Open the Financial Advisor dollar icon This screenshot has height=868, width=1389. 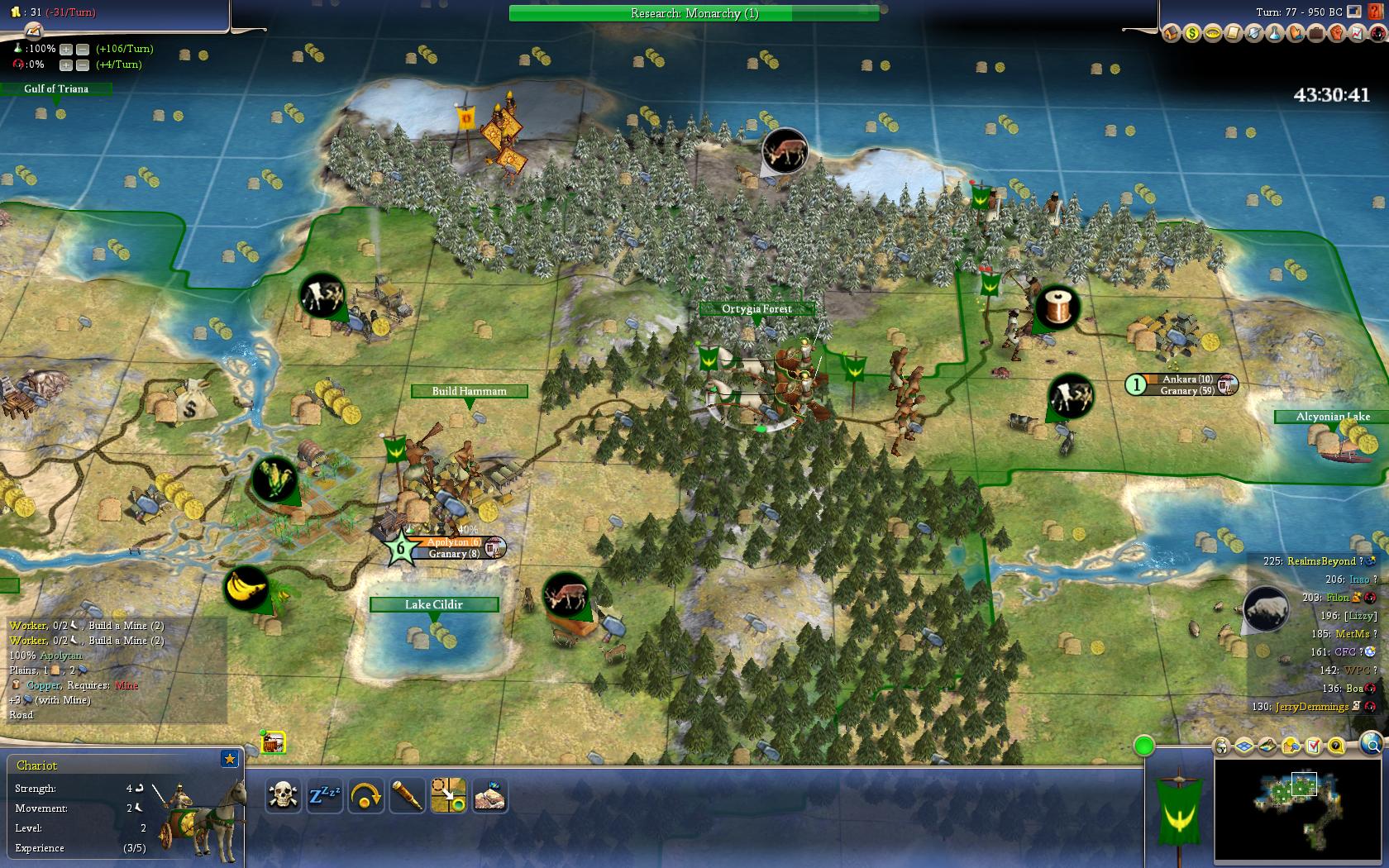coord(1191,34)
